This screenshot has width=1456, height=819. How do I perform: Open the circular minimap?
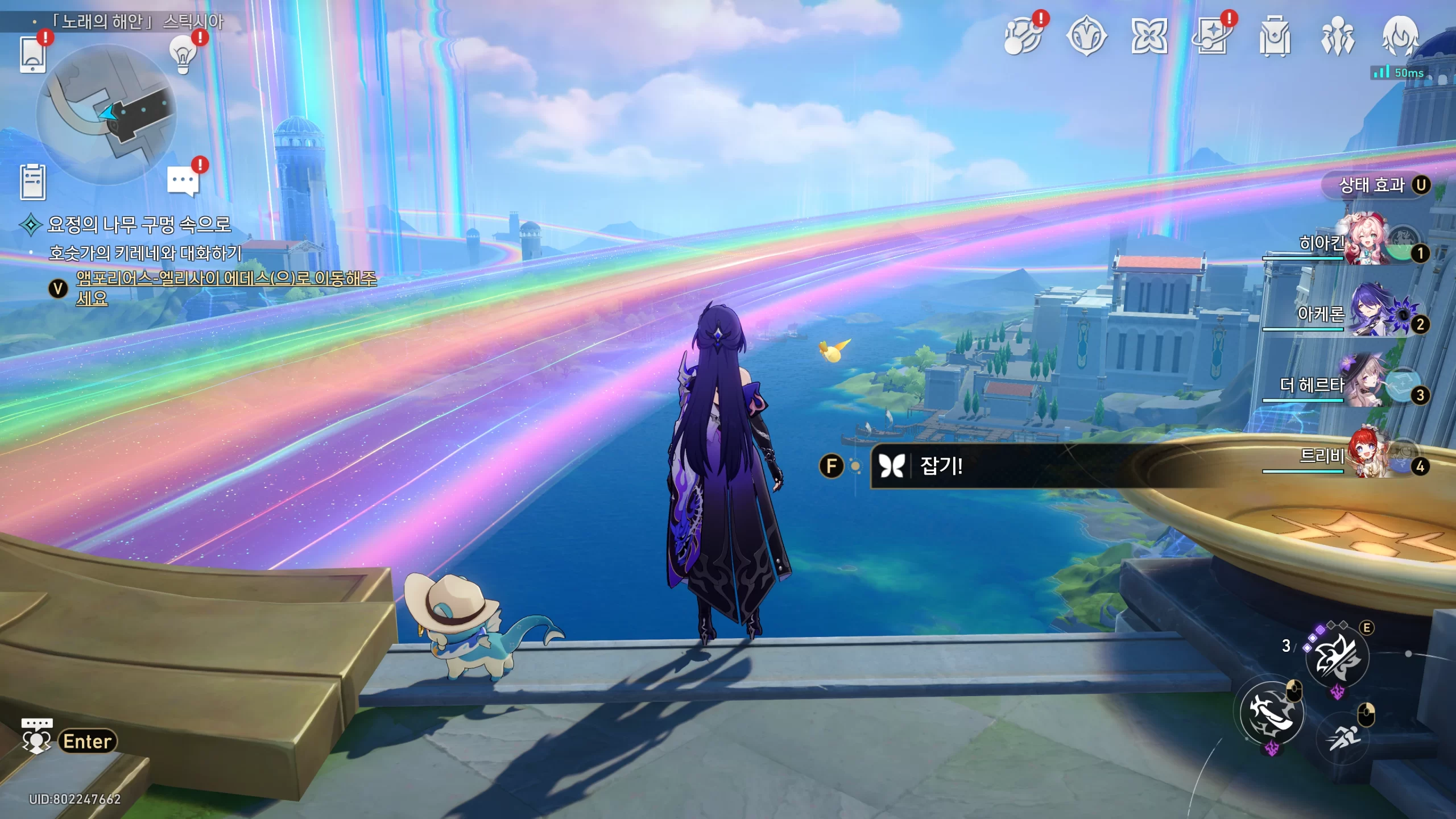pyautogui.click(x=106, y=114)
